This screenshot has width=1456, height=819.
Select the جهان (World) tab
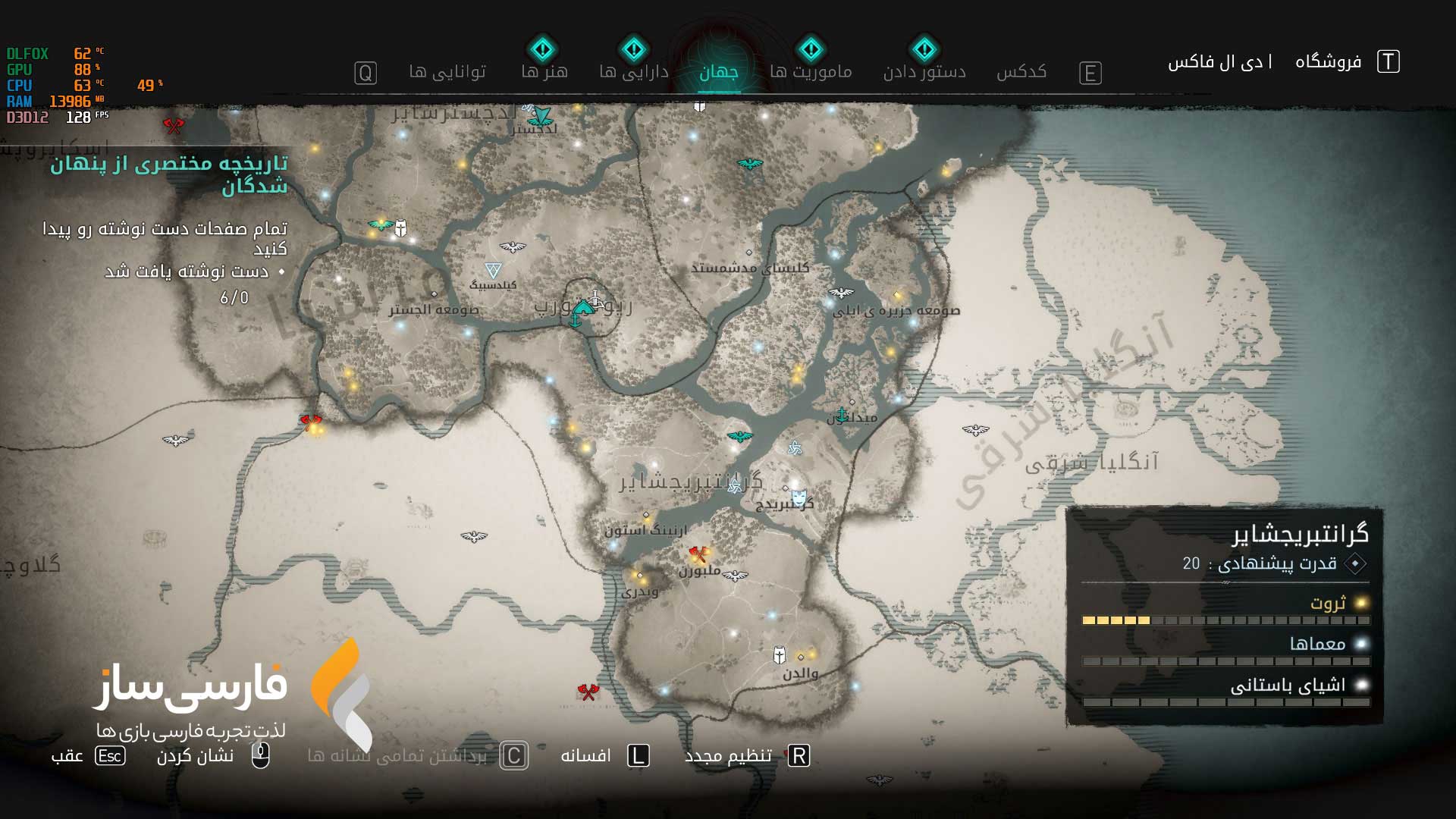tap(718, 72)
